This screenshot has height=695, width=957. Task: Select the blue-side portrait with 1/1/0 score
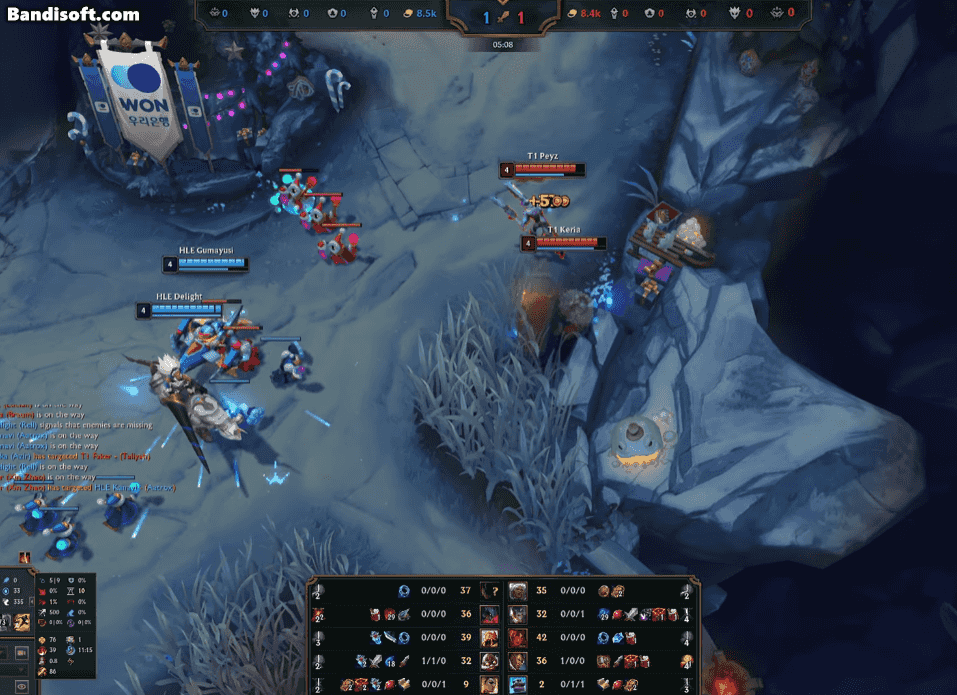(x=490, y=660)
